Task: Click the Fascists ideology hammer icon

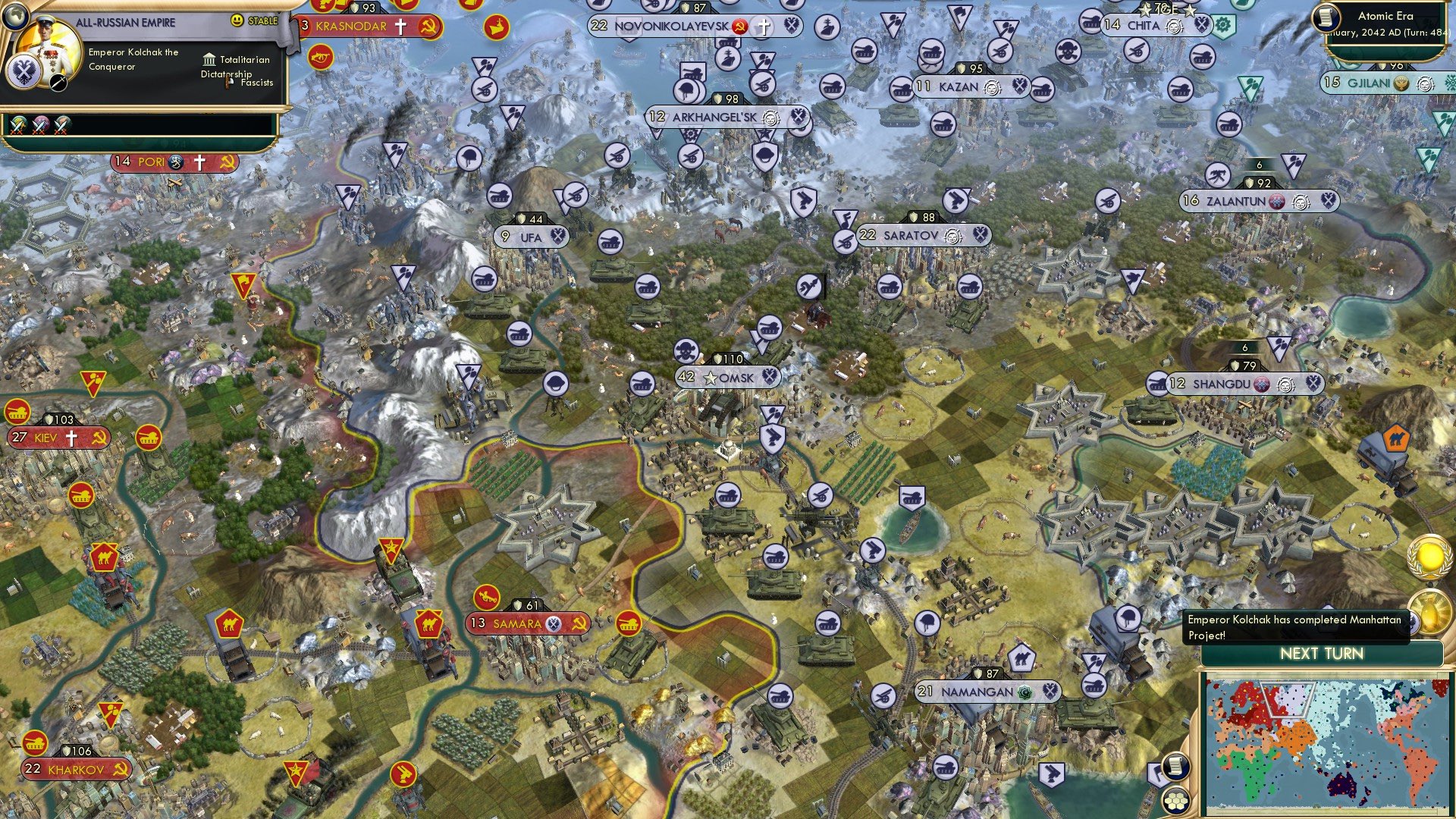Action: coord(227,81)
